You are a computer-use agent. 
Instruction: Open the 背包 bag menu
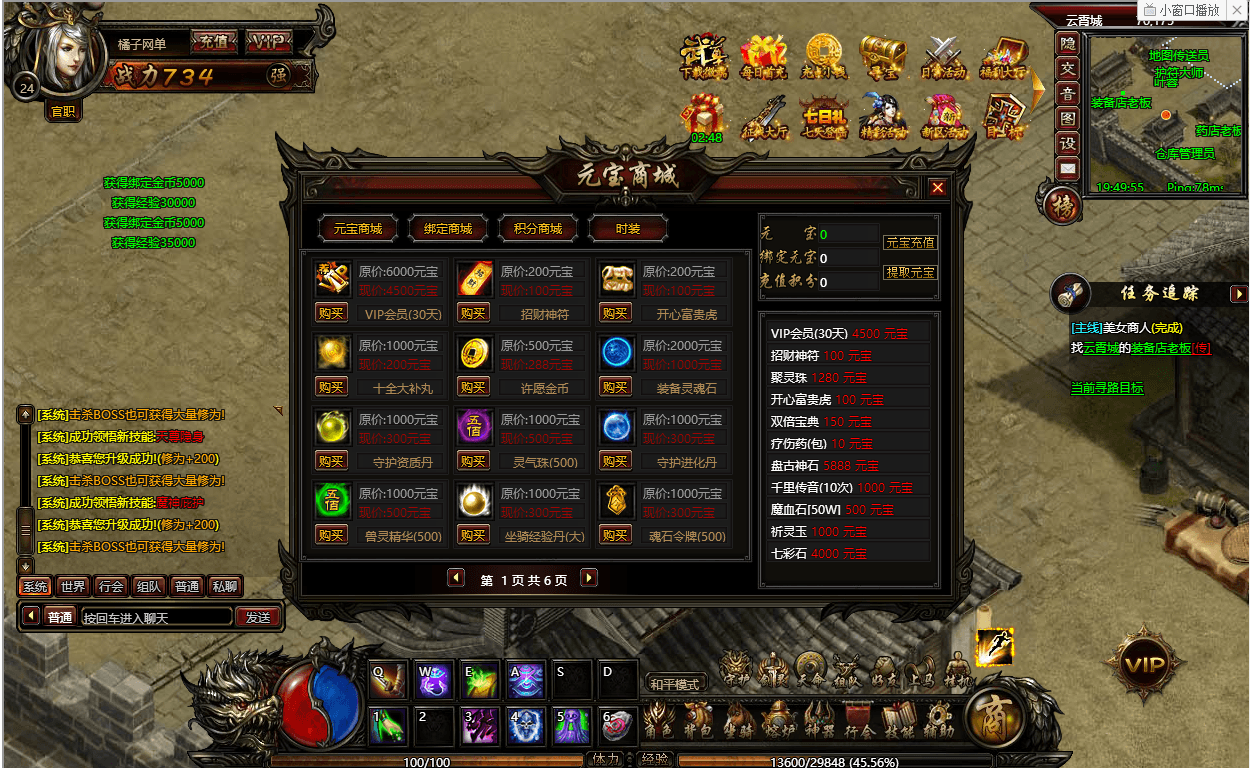pos(698,721)
